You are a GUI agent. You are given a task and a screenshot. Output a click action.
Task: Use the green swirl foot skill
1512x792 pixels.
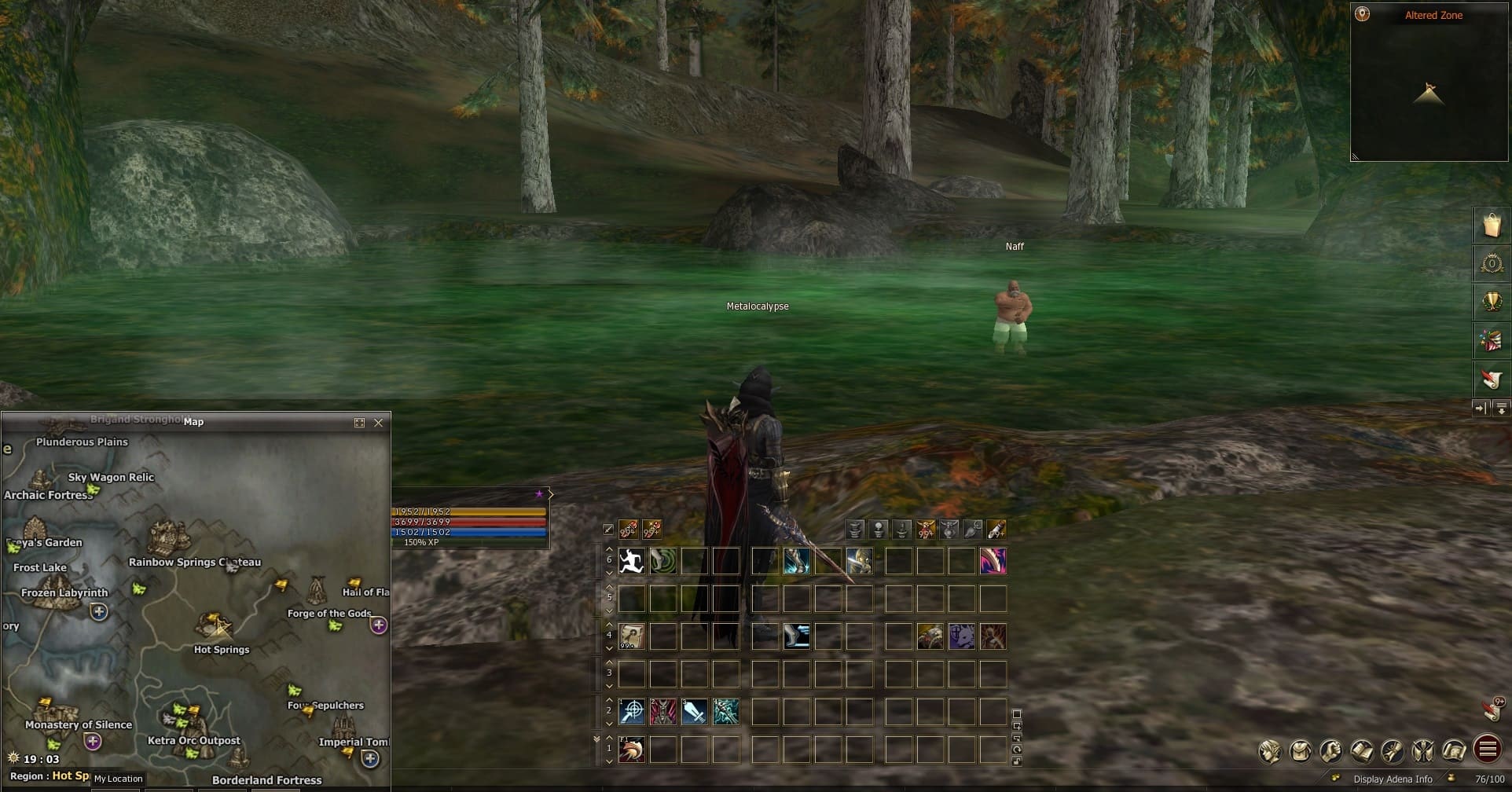tap(663, 561)
